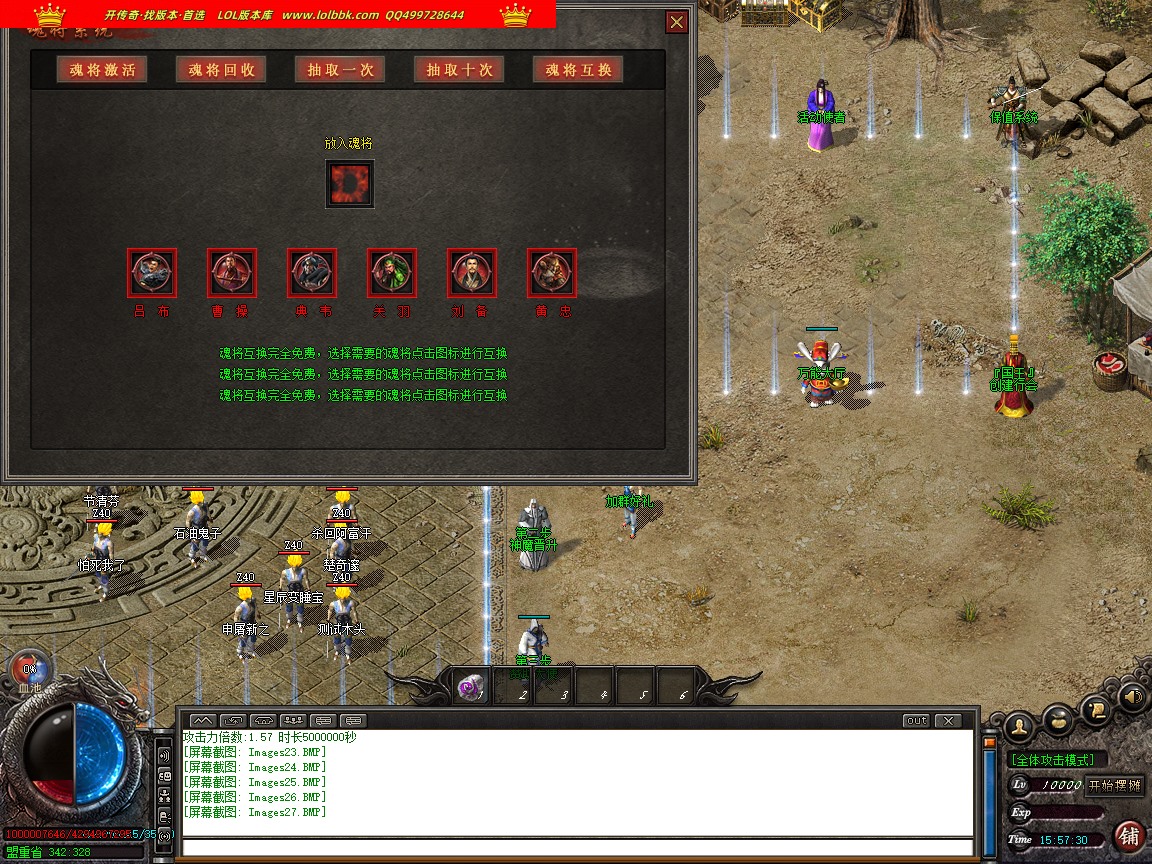Select the 抽取十次 ten-draw button
The image size is (1152, 864).
(459, 70)
